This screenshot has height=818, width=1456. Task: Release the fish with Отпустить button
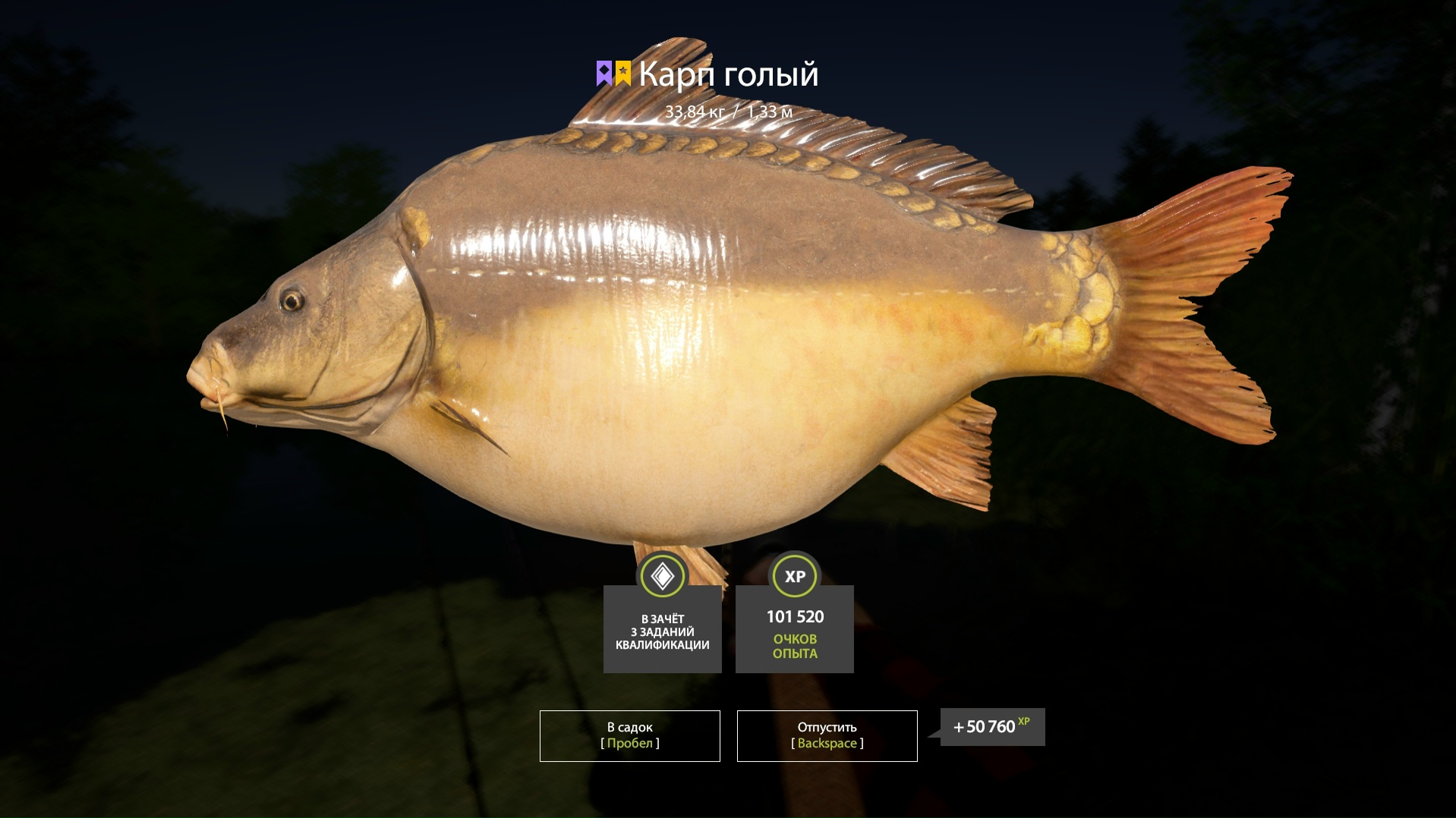click(827, 735)
